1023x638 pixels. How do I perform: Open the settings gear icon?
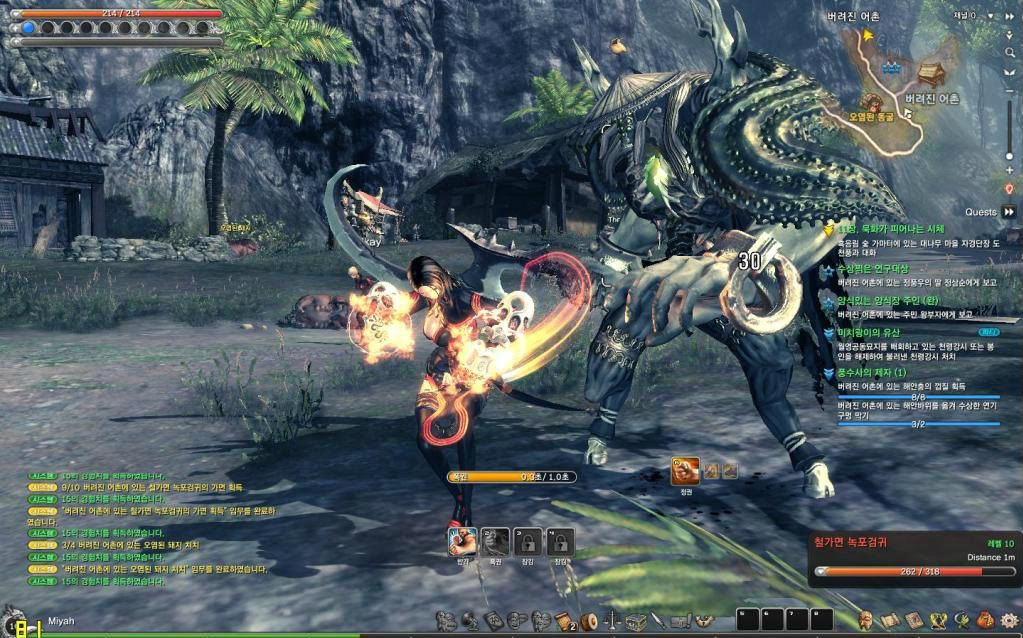[1008, 620]
